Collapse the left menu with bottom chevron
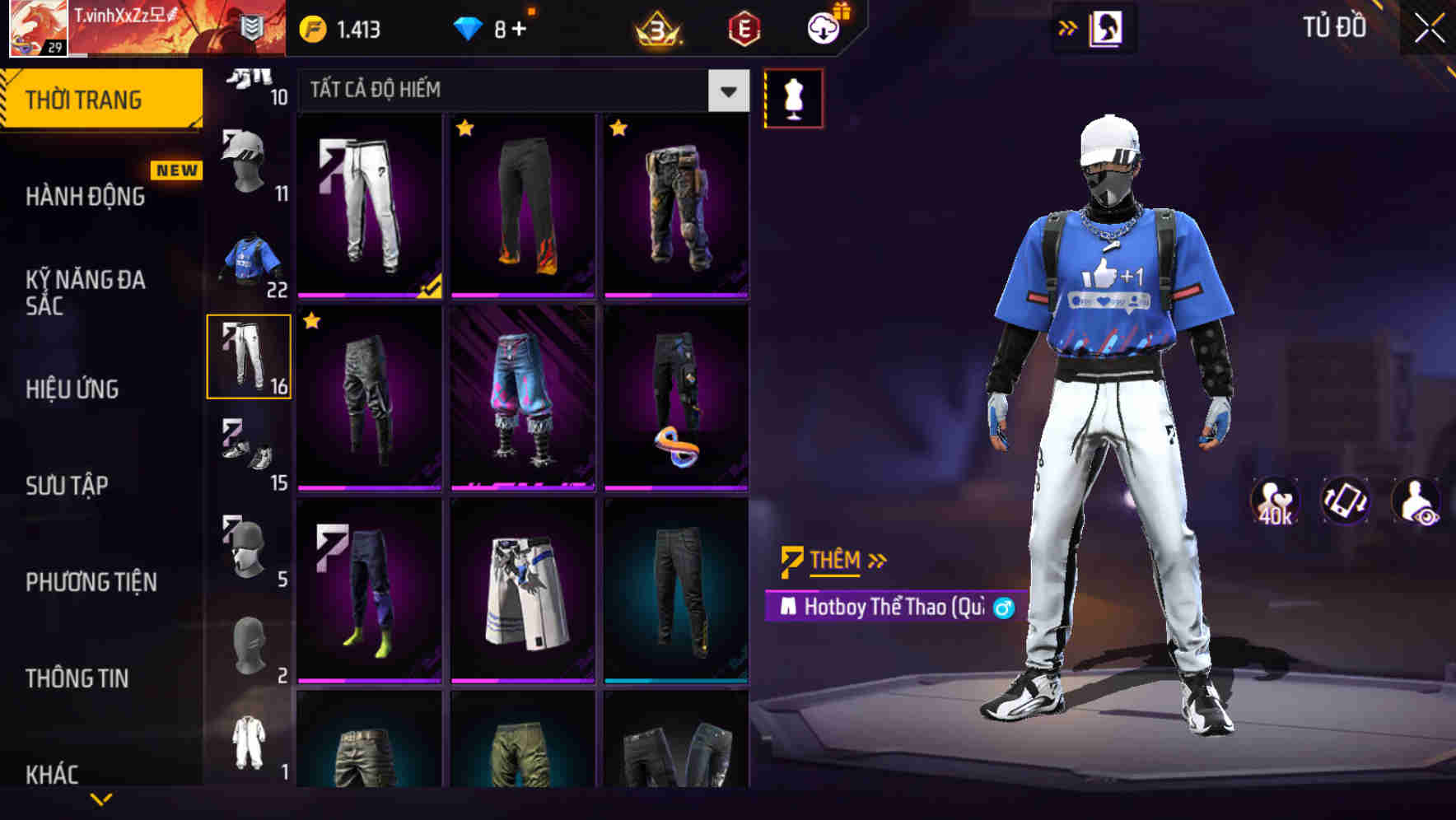The image size is (1456, 820). click(x=102, y=799)
